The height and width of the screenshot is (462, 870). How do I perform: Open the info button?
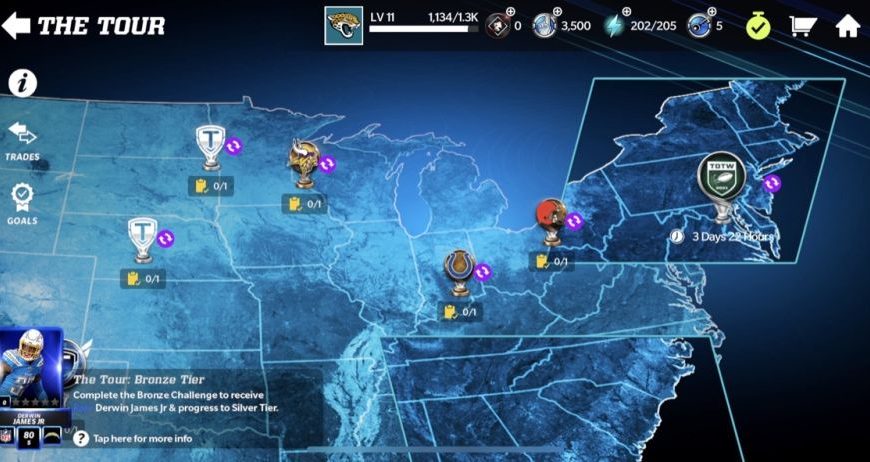(x=22, y=83)
